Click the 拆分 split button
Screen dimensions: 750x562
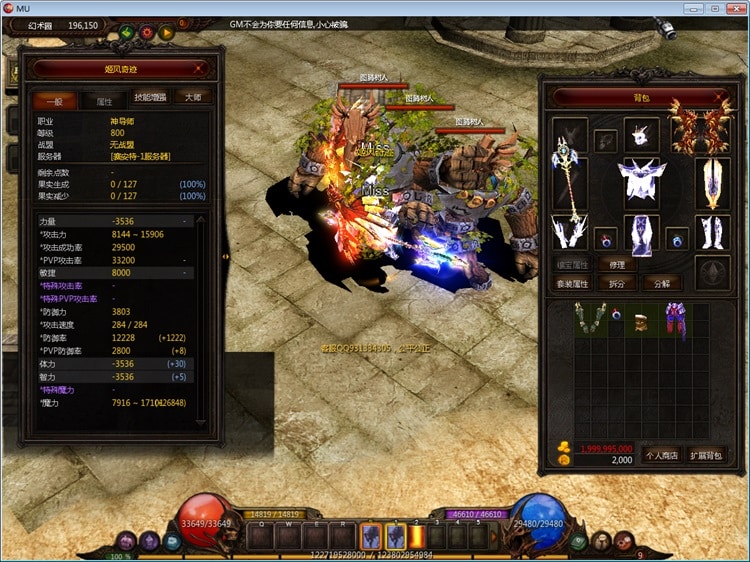617,283
